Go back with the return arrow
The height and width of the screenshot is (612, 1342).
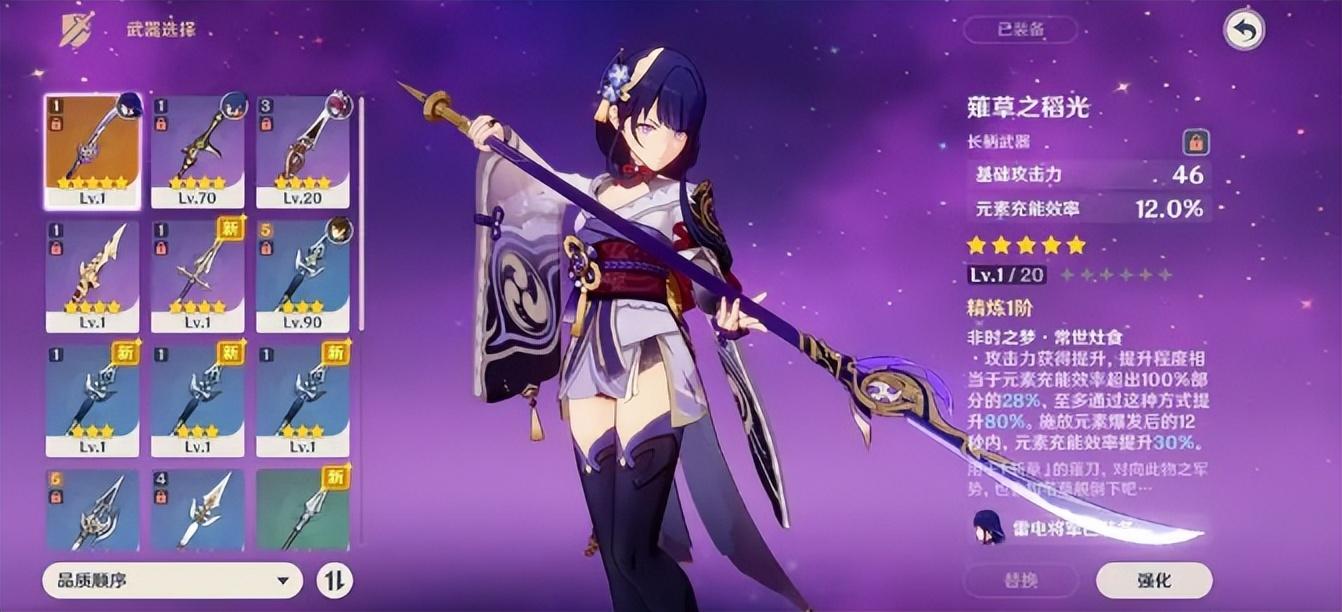click(1244, 30)
